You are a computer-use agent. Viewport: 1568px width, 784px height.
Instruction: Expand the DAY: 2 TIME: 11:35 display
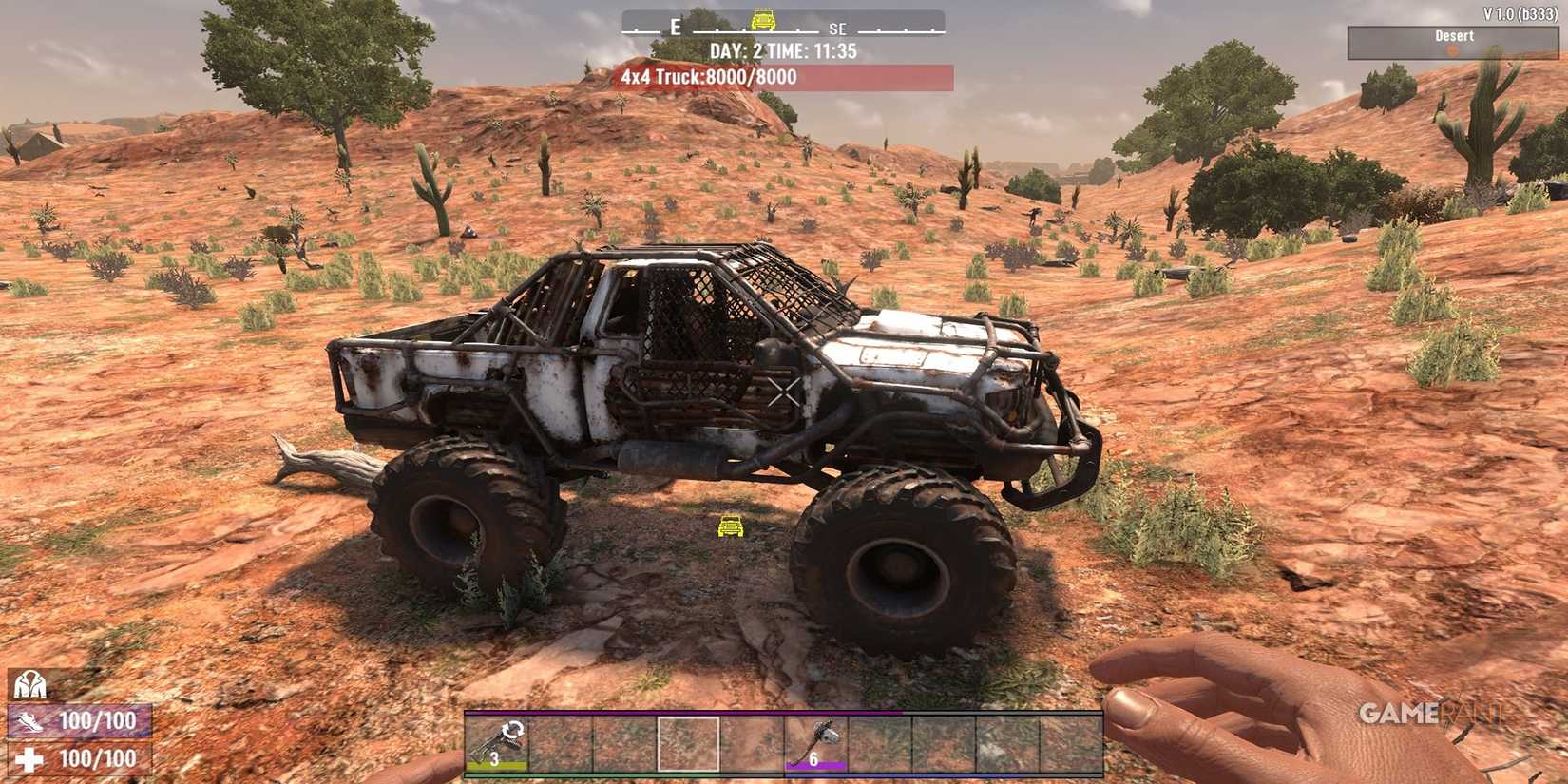click(x=782, y=51)
